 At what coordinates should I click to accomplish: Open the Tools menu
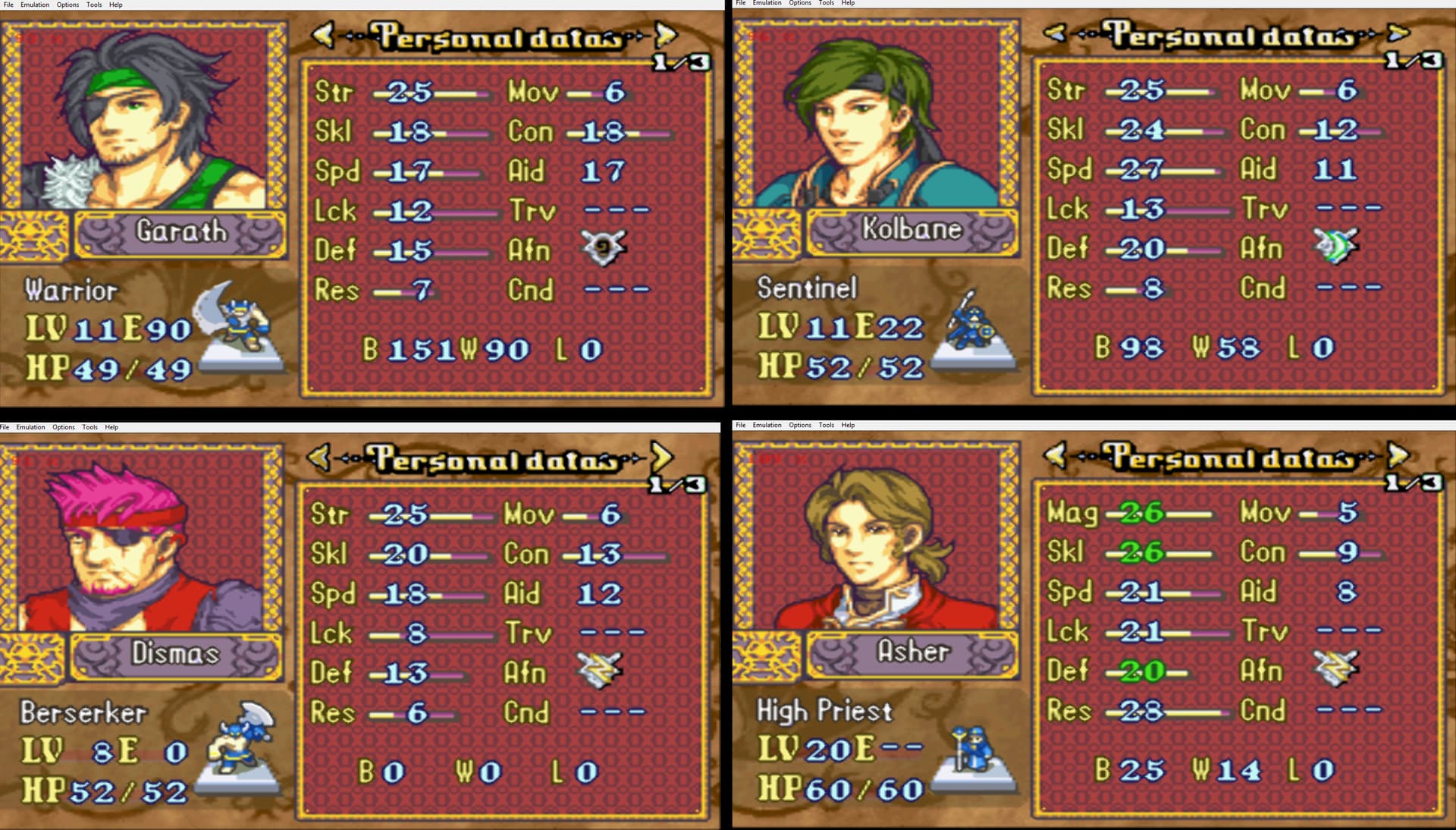93,5
